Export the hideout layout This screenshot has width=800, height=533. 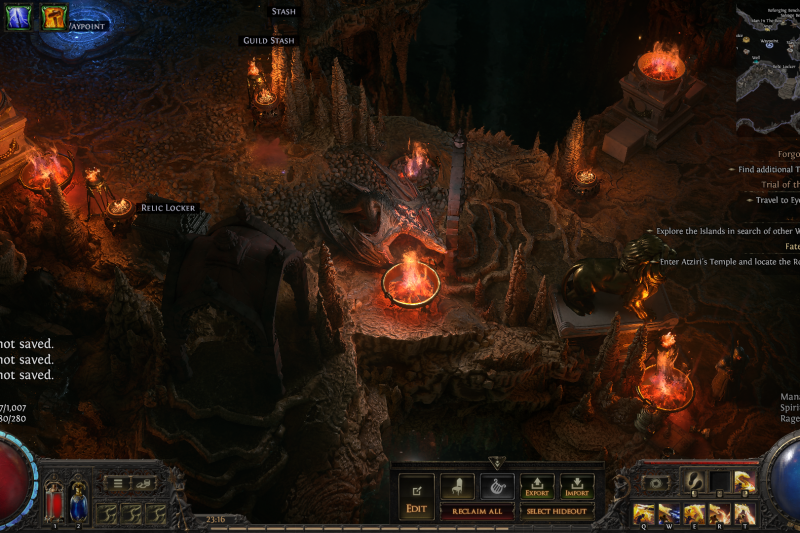537,486
